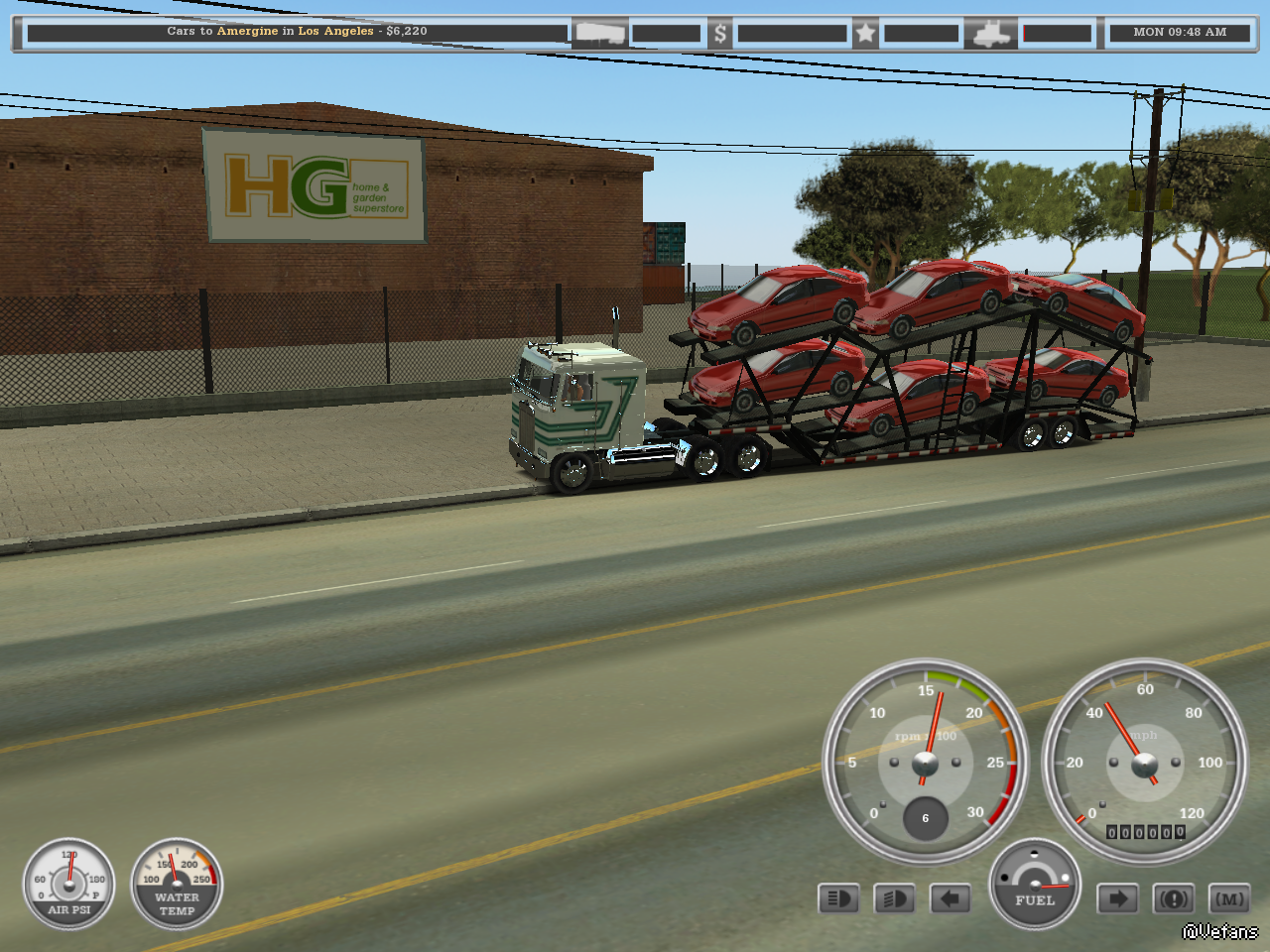Click the (M) motor brake button
This screenshot has width=1270, height=952.
(x=1229, y=899)
